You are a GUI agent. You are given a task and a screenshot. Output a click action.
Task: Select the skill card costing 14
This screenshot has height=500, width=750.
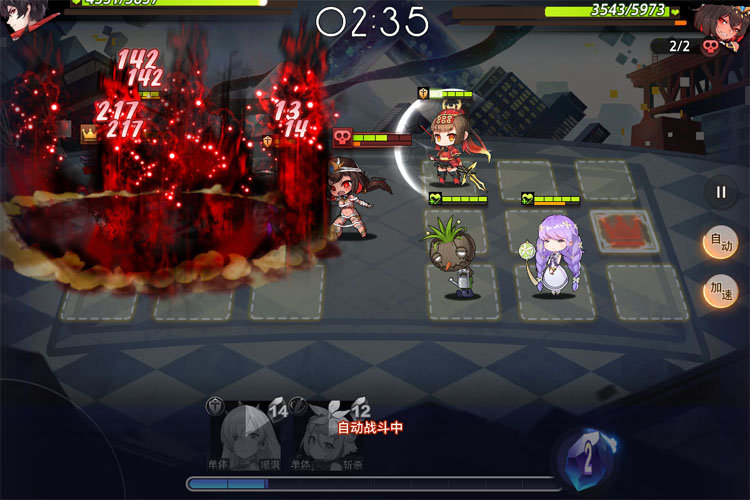point(250,437)
